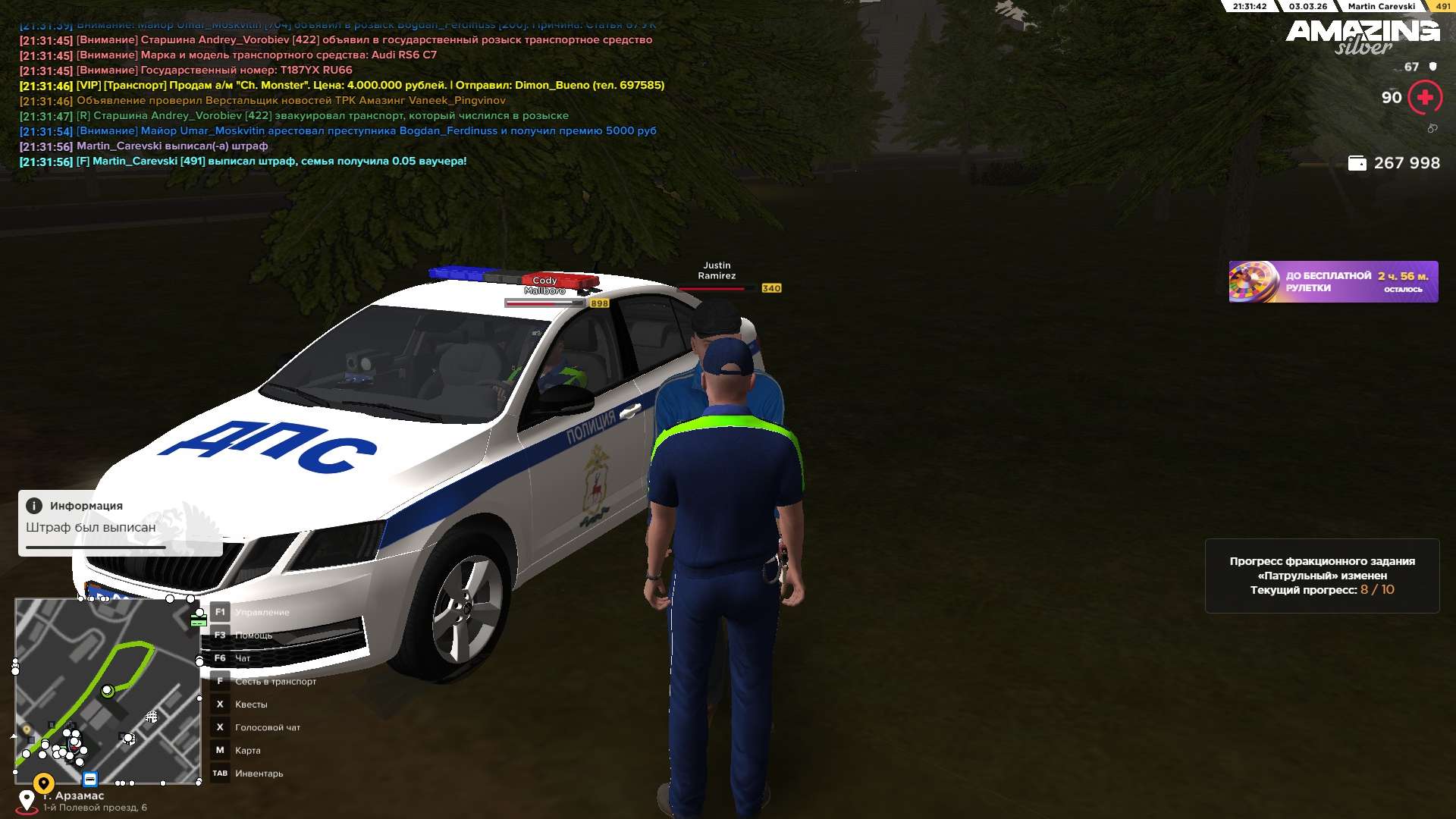Click the minimap
Screen dimensions: 1456x819
coord(107,691)
